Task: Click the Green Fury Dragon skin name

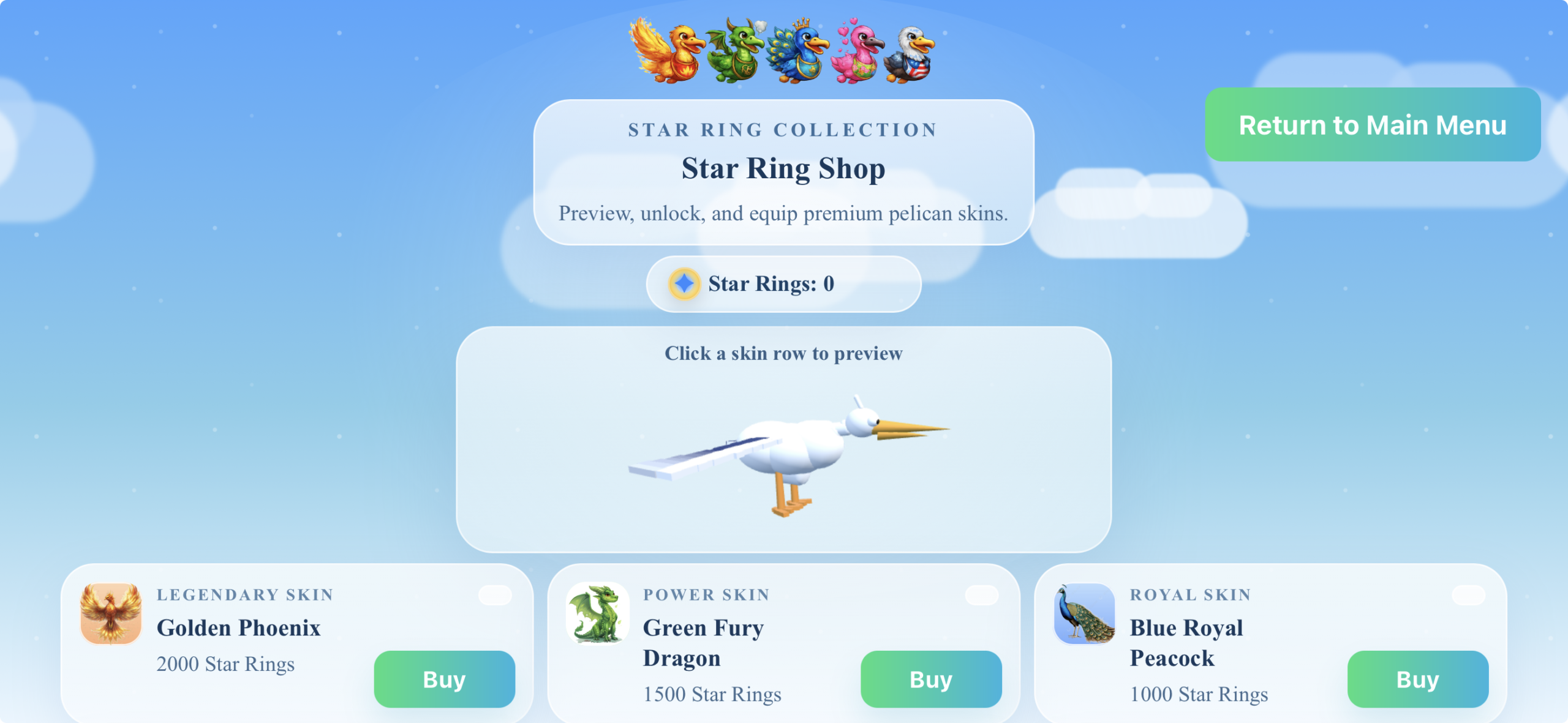Action: pos(703,642)
